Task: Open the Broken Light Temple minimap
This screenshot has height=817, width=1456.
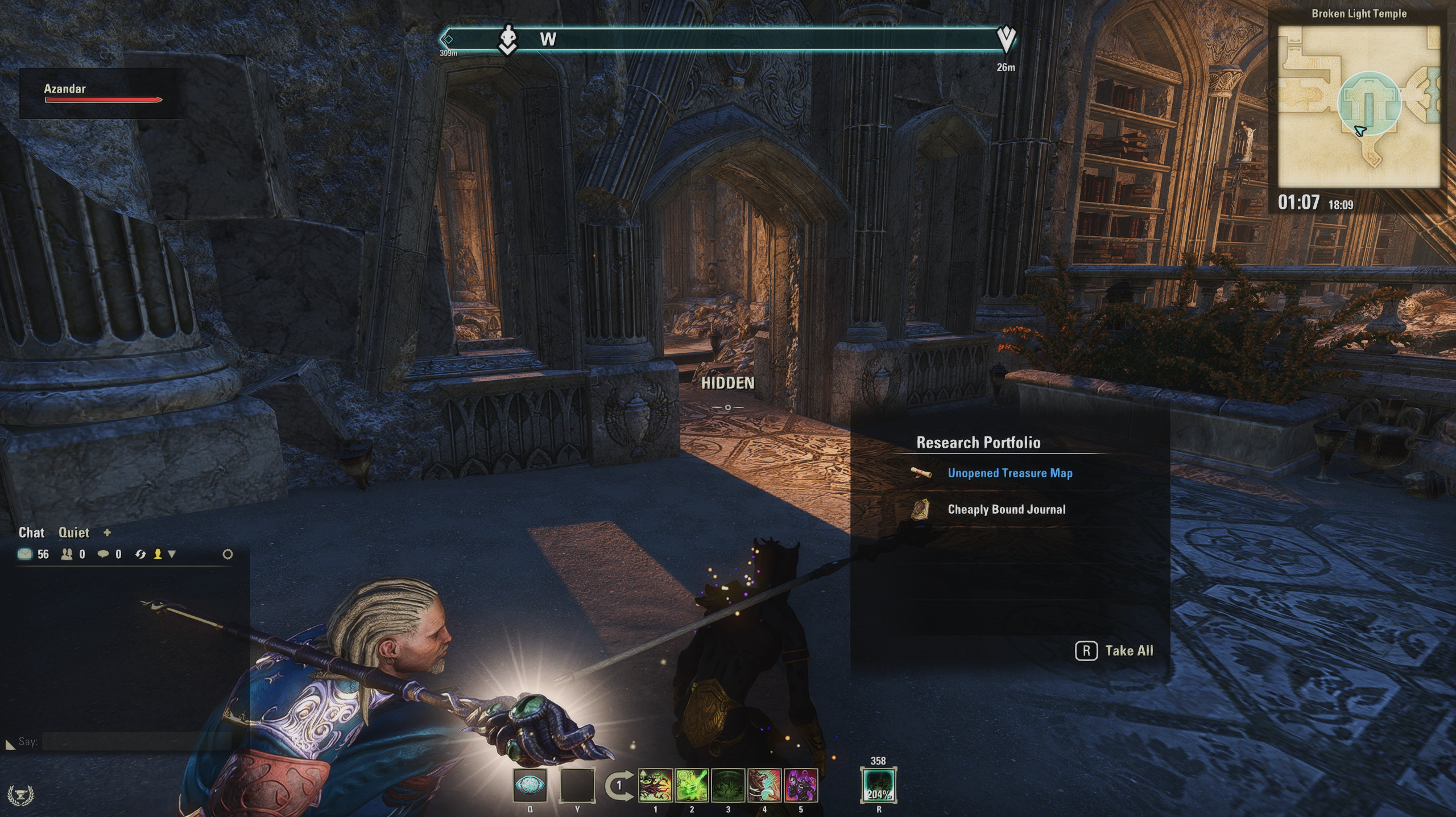Action: click(x=1359, y=107)
